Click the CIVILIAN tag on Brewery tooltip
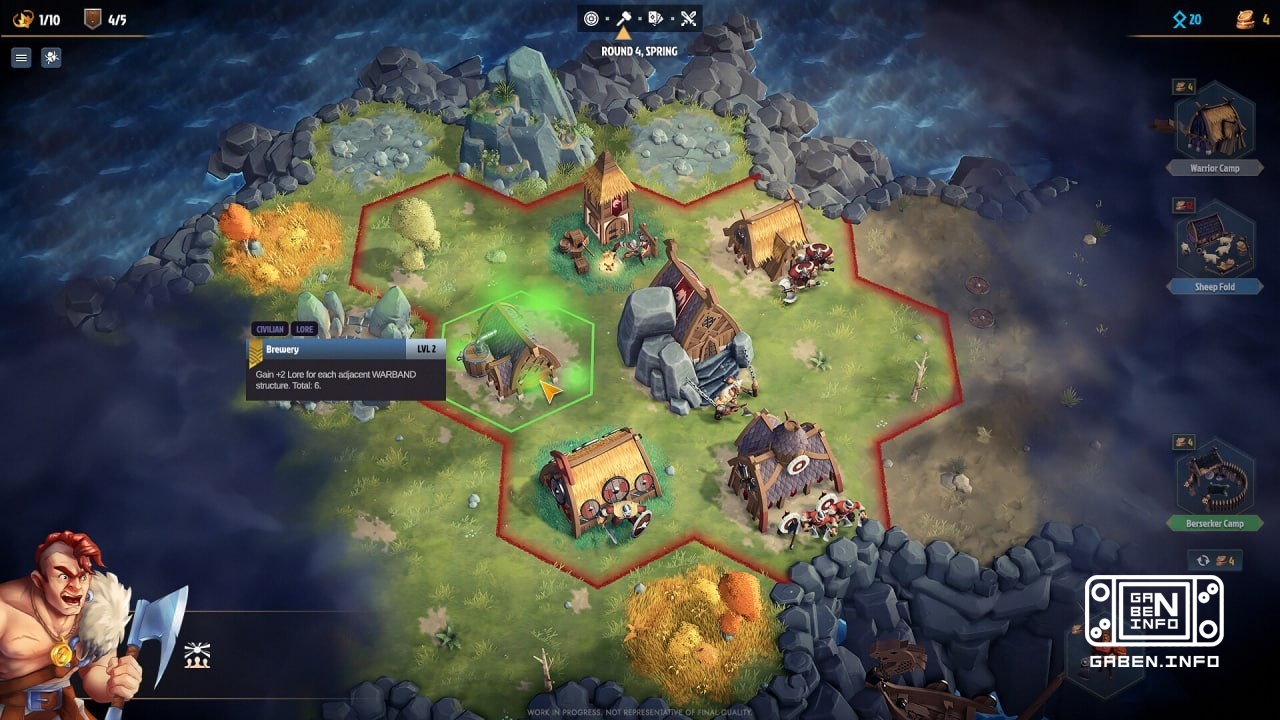 point(268,329)
